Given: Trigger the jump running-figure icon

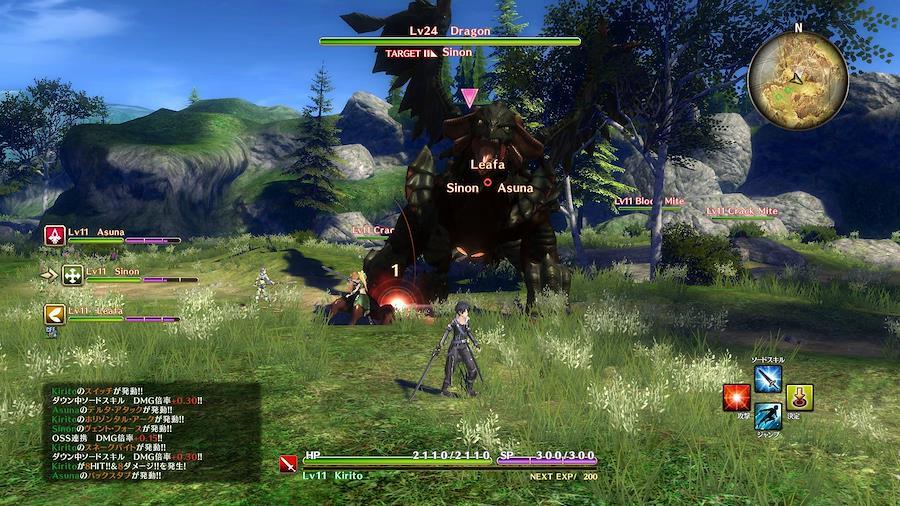Looking at the screenshot, I should point(768,416).
